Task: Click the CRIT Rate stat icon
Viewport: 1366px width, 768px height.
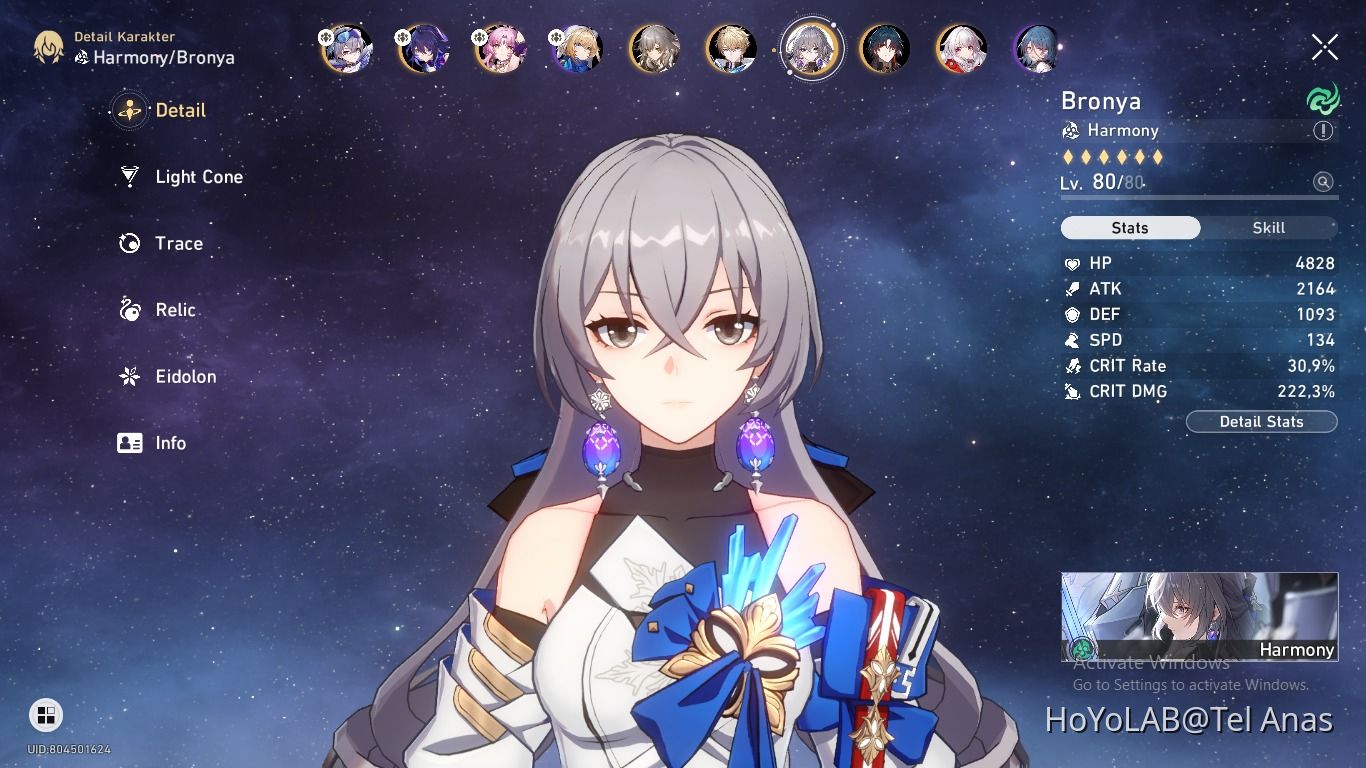Action: click(1073, 366)
